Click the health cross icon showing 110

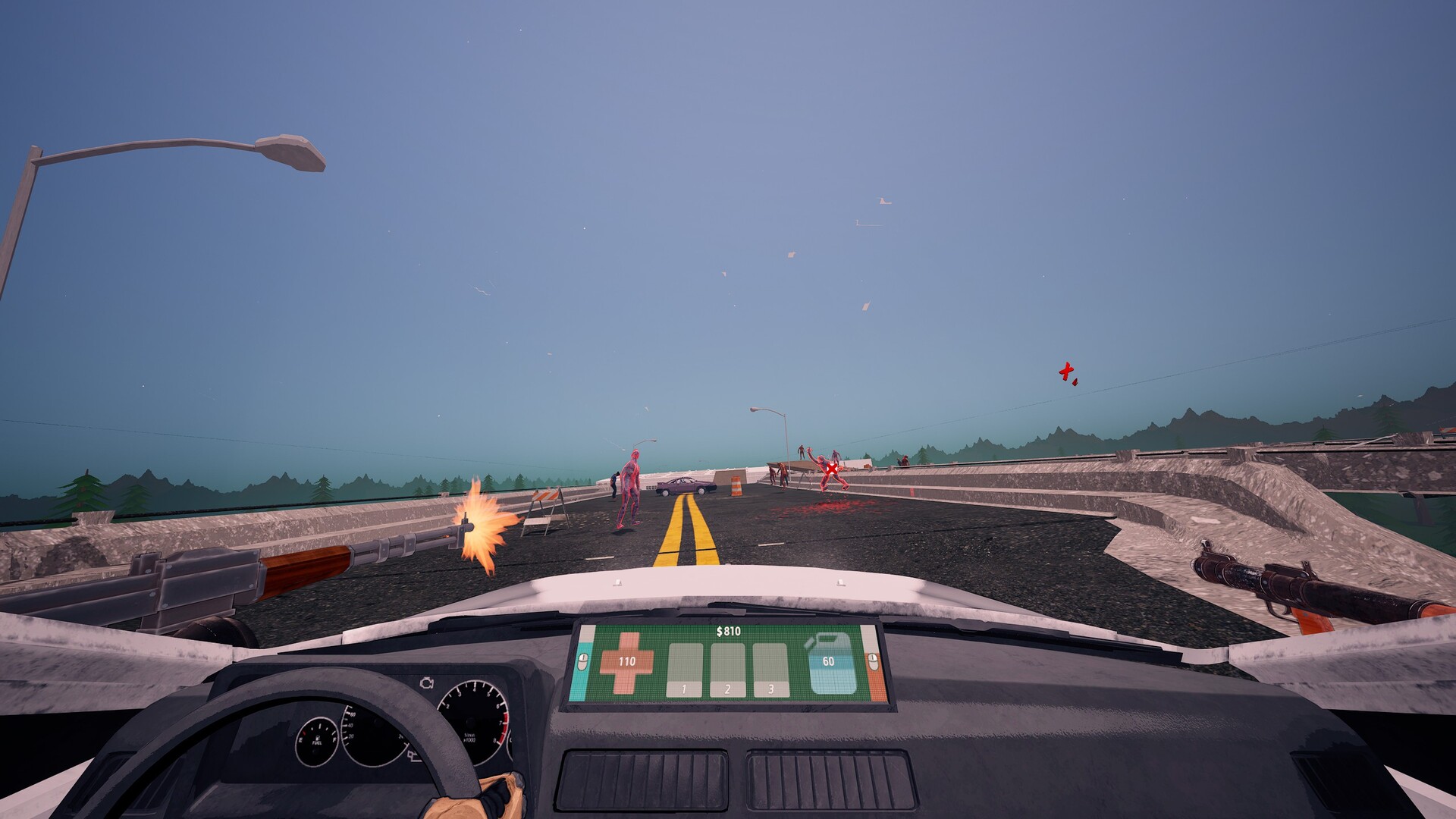pos(626,662)
